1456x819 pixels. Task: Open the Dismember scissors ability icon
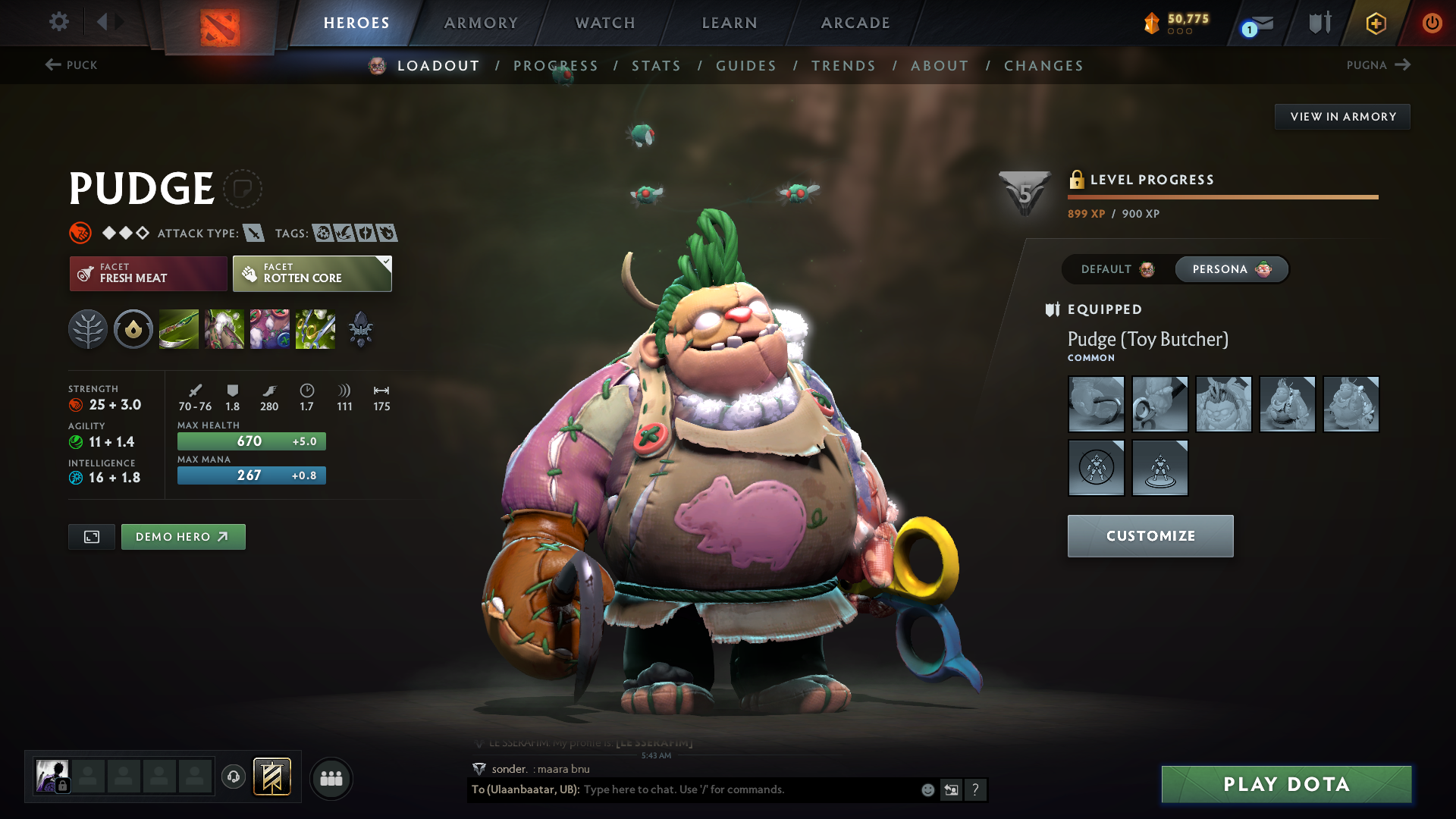coord(315,329)
